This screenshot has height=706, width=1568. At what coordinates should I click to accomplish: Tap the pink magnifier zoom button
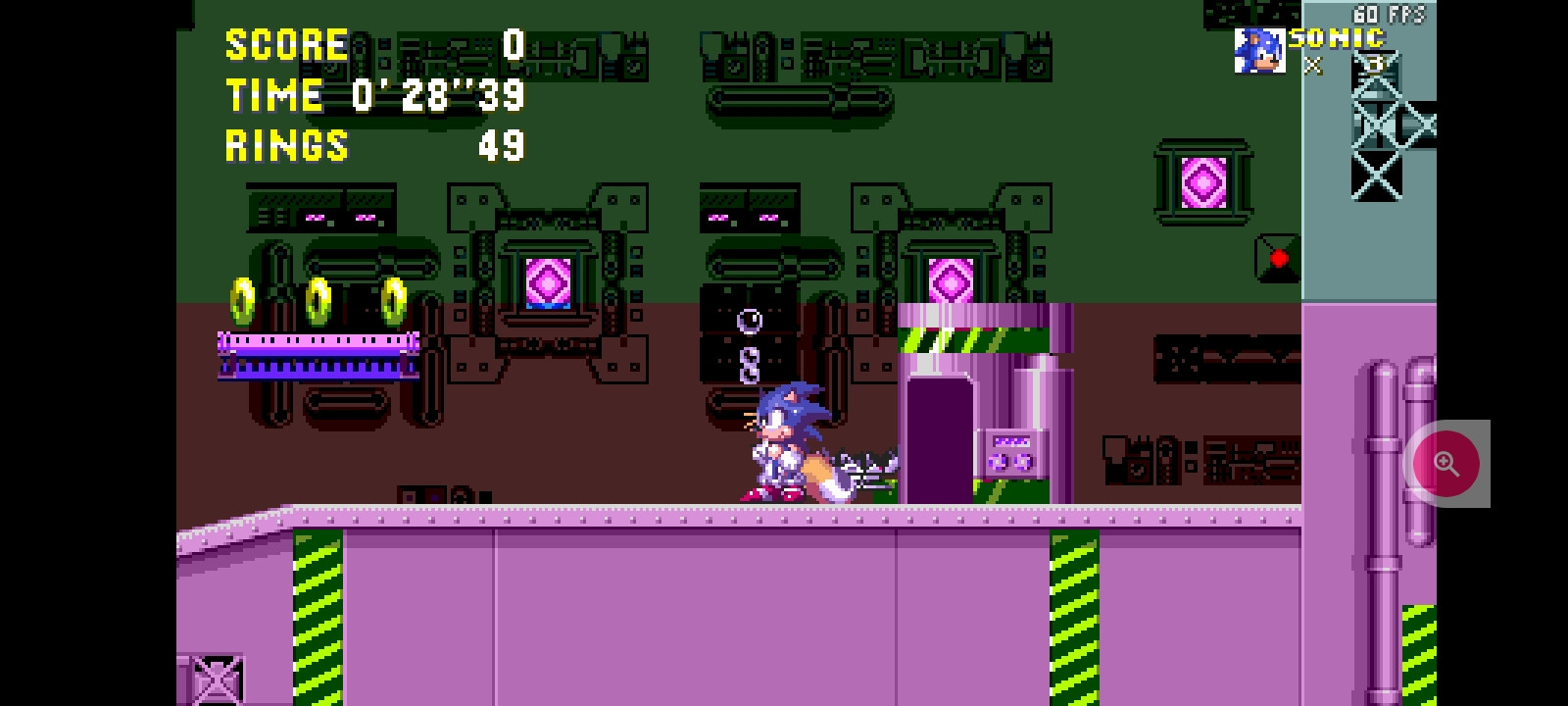coord(1446,463)
